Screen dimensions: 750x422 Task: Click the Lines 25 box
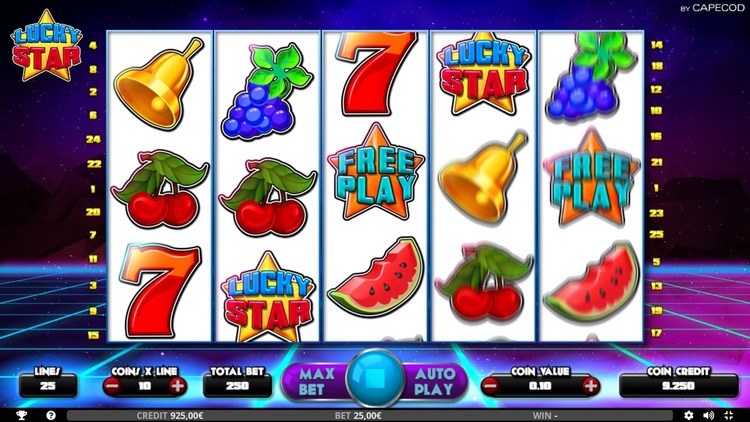pos(48,385)
